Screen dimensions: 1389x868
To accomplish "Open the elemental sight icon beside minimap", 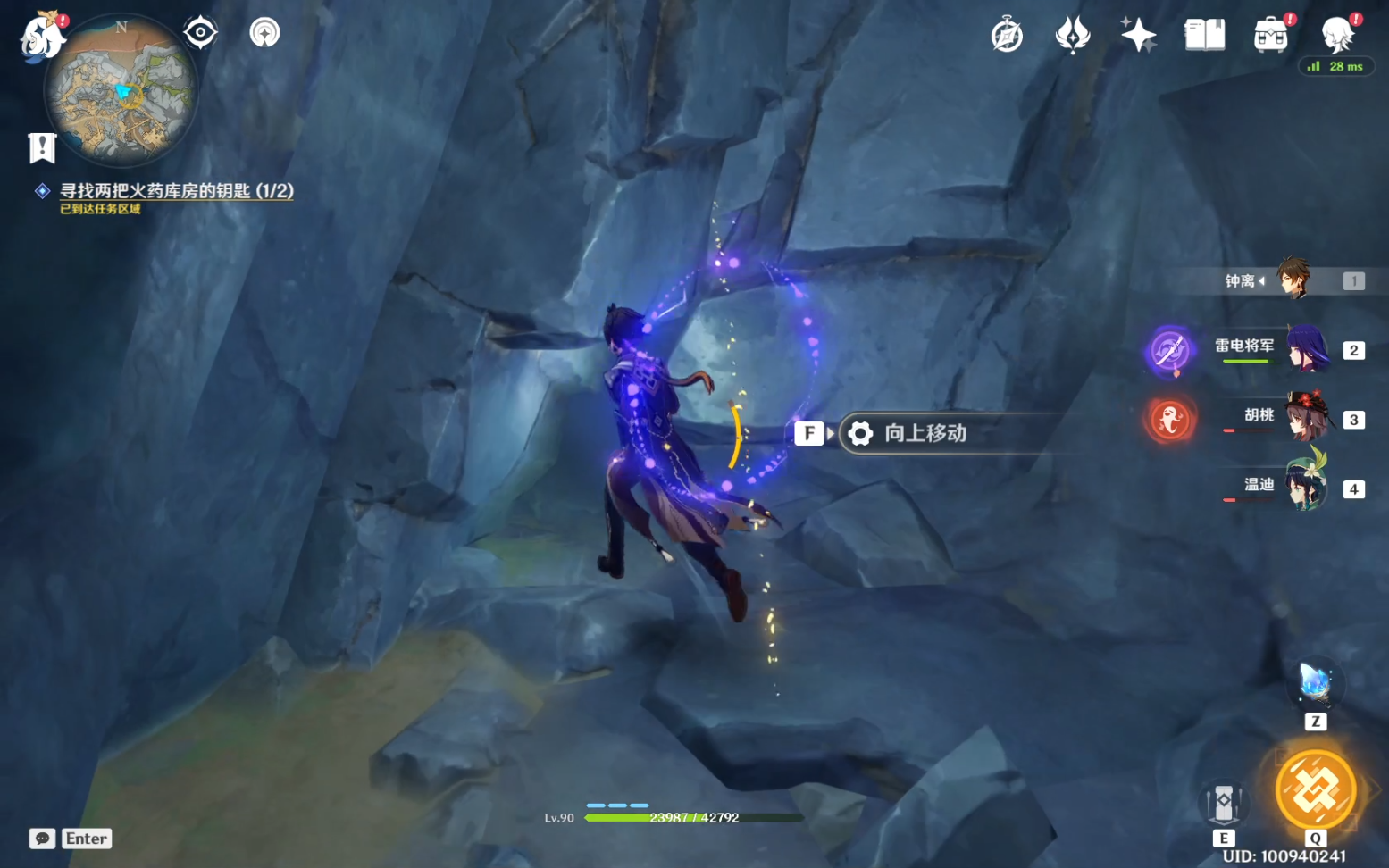I will pyautogui.click(x=264, y=33).
